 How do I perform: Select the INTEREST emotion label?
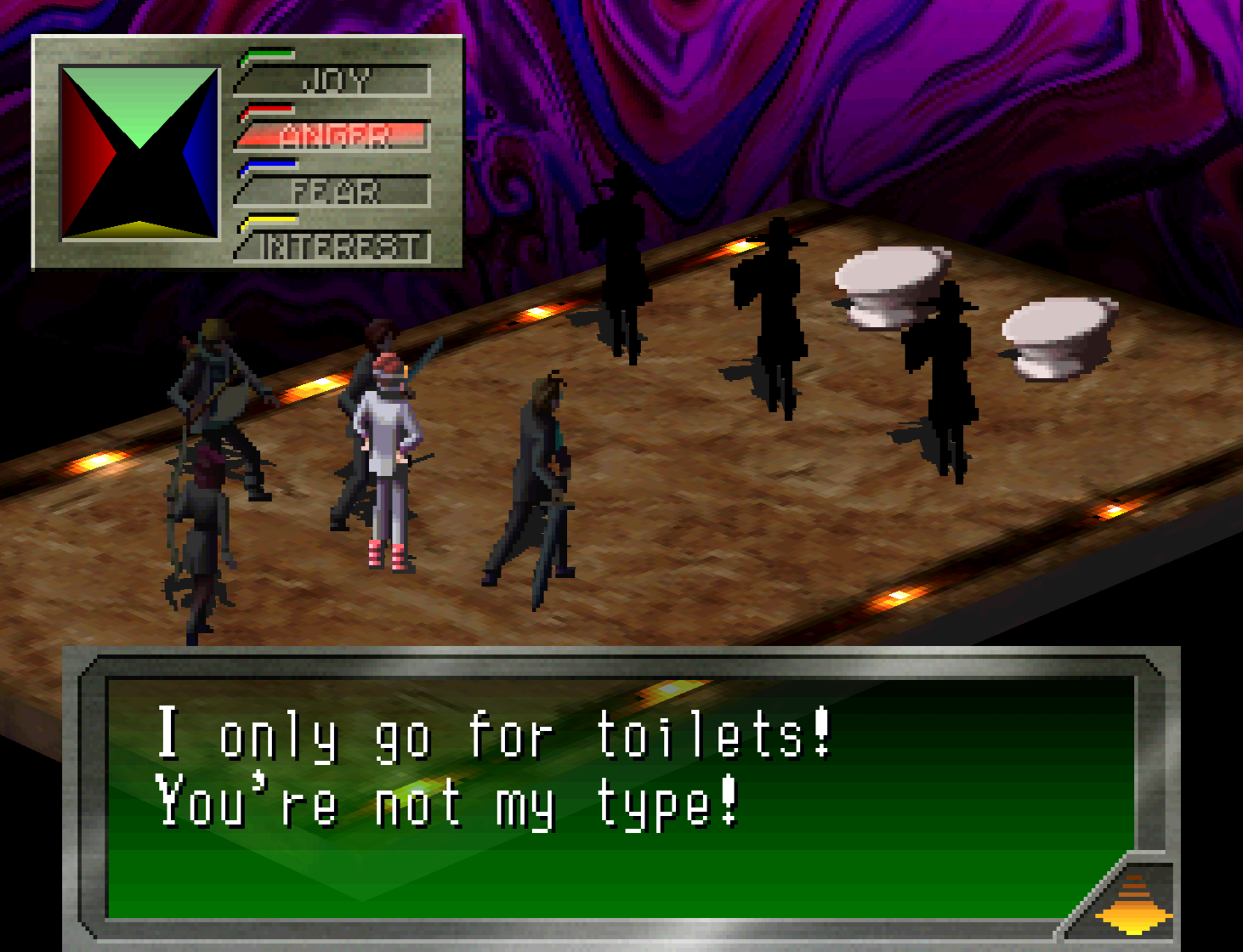(x=338, y=246)
